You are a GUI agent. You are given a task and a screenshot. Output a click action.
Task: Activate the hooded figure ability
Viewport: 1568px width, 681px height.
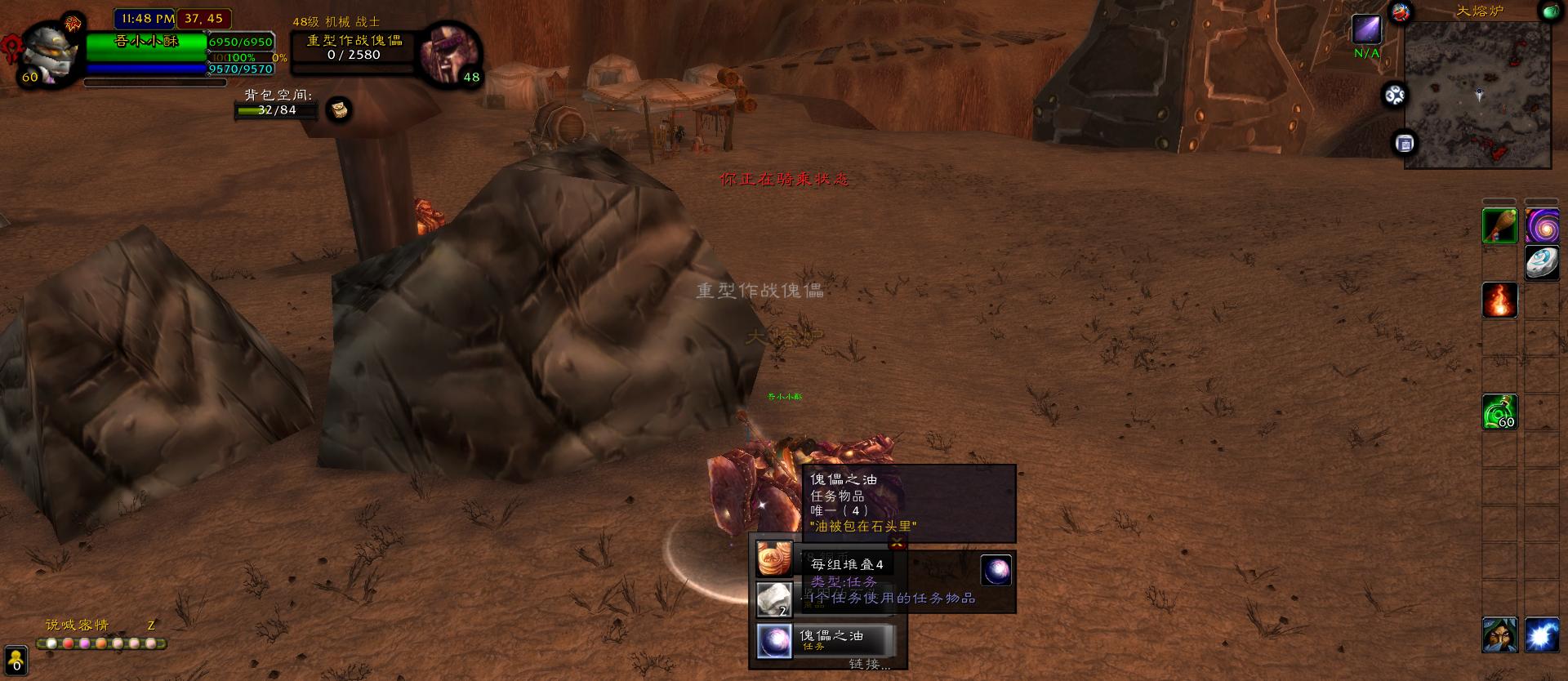click(x=1499, y=635)
